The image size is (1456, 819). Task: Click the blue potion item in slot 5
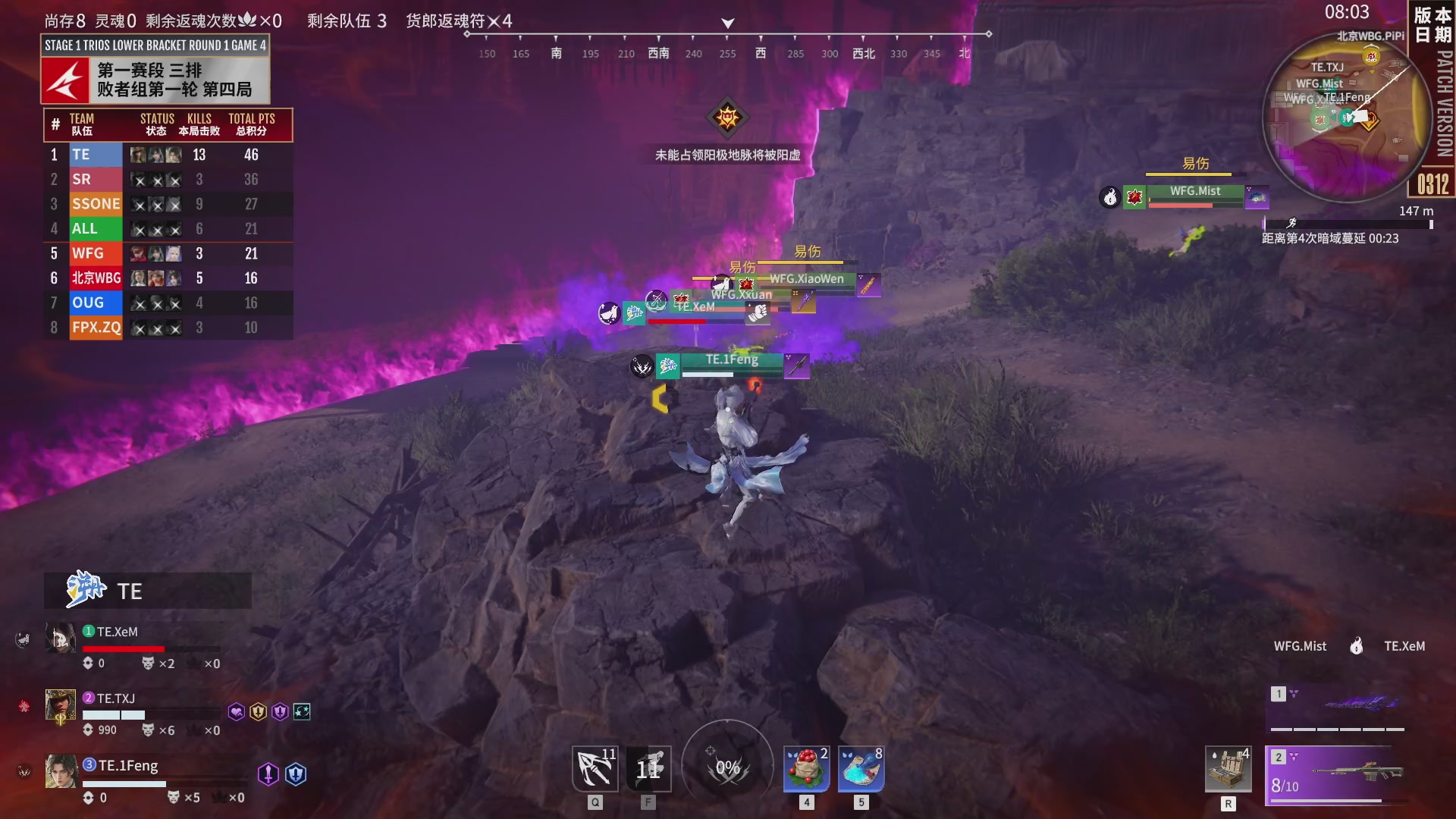pyautogui.click(x=861, y=768)
